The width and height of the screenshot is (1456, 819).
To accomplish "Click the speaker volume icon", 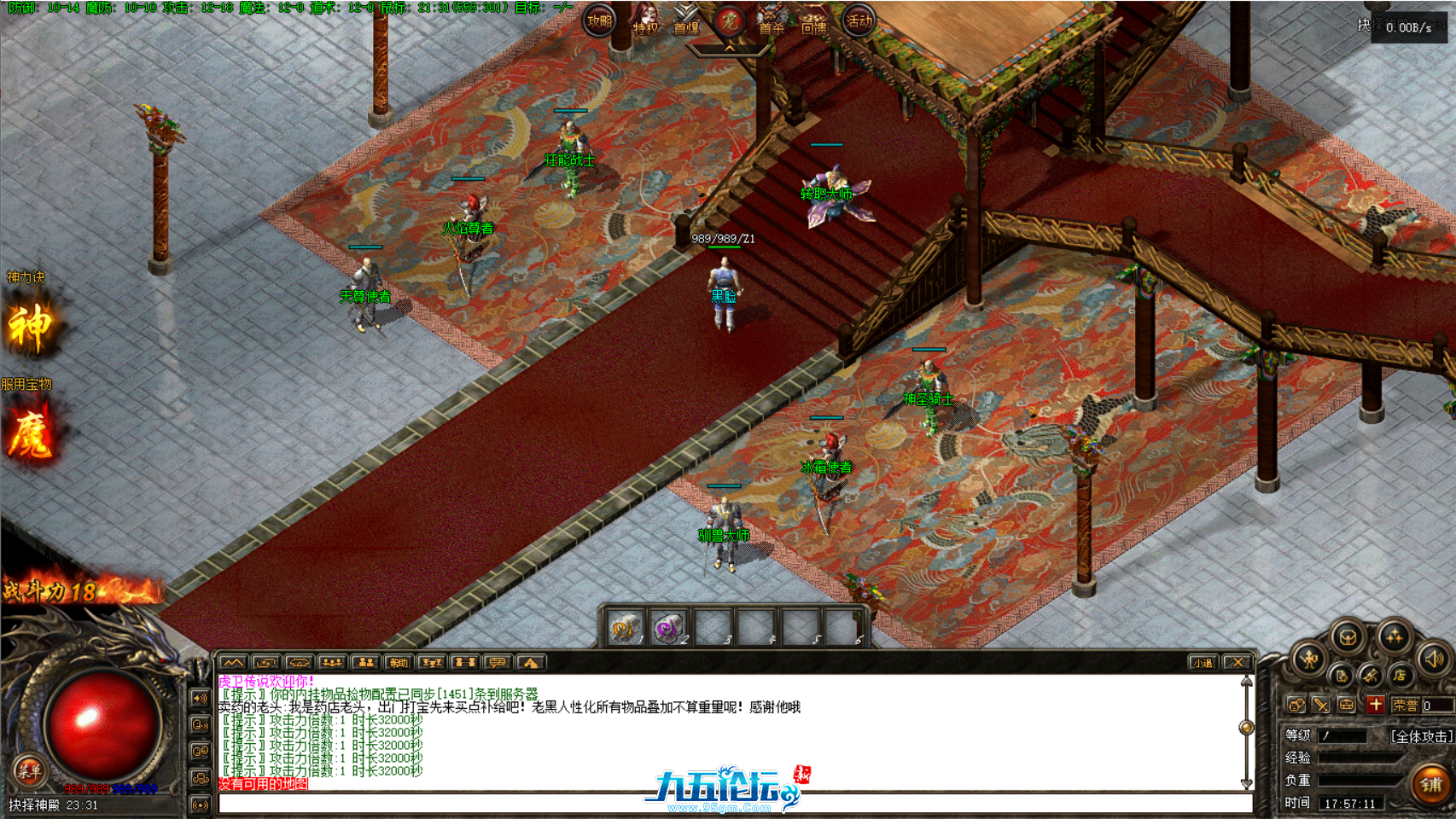I will pos(1433,659).
